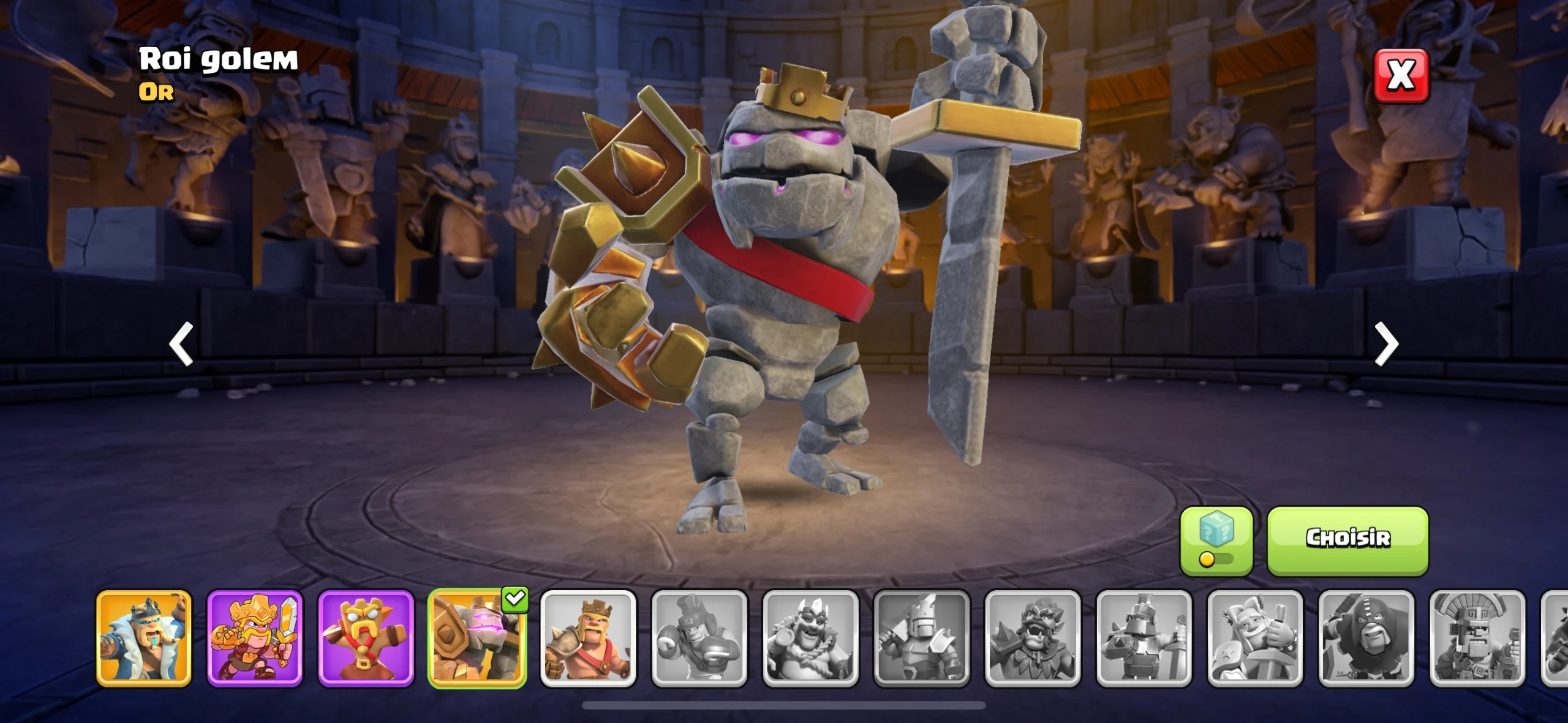Show the next skin with right arrow

pyautogui.click(x=1386, y=344)
